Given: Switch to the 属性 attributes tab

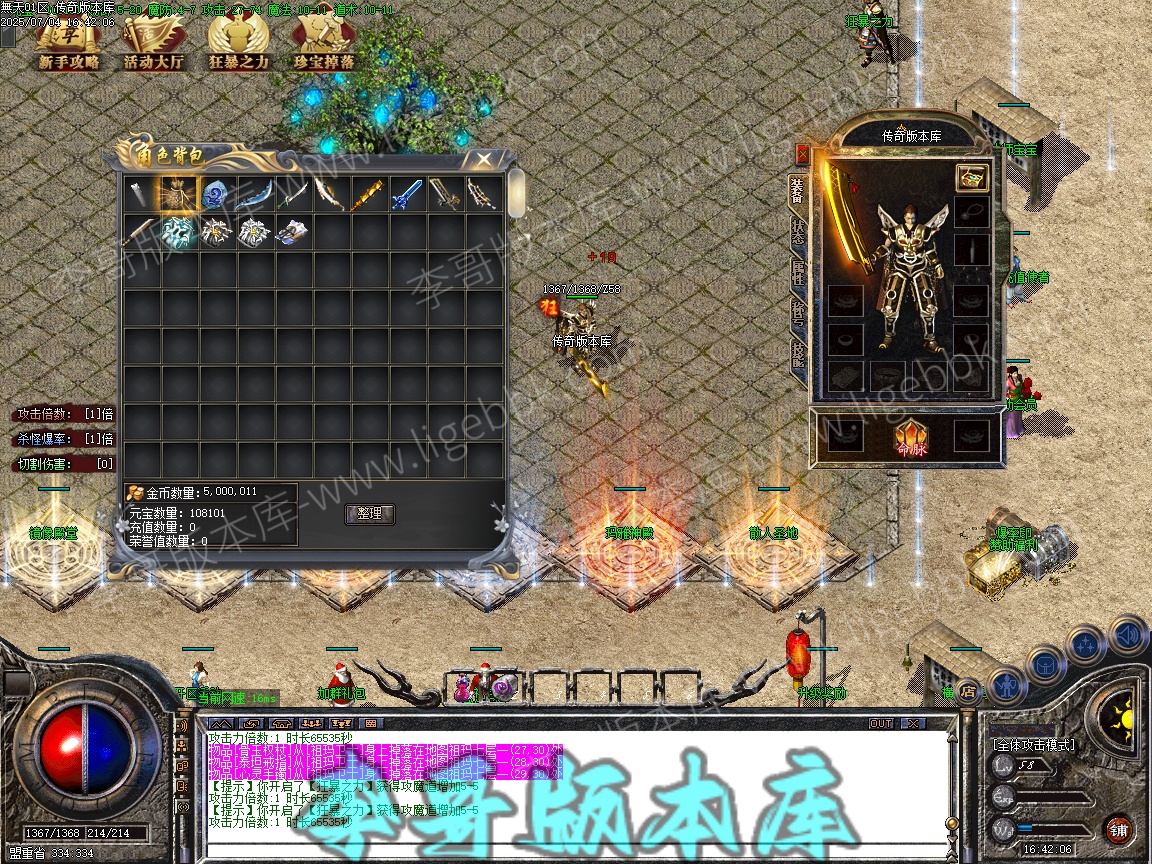Looking at the screenshot, I should point(798,273).
